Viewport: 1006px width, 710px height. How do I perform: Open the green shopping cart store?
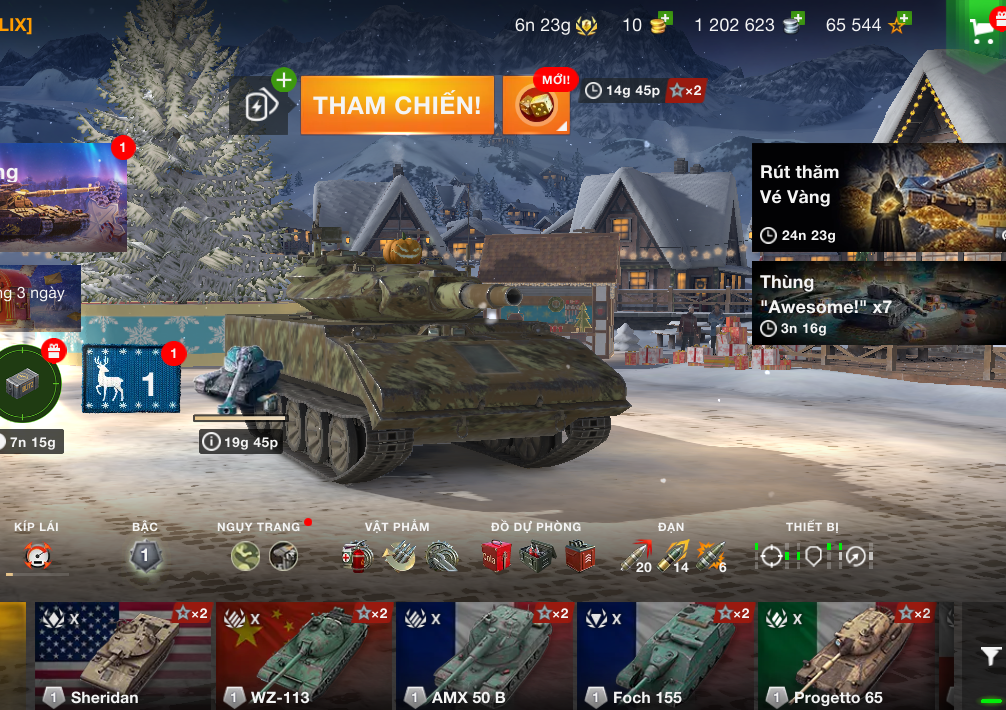coord(980,30)
